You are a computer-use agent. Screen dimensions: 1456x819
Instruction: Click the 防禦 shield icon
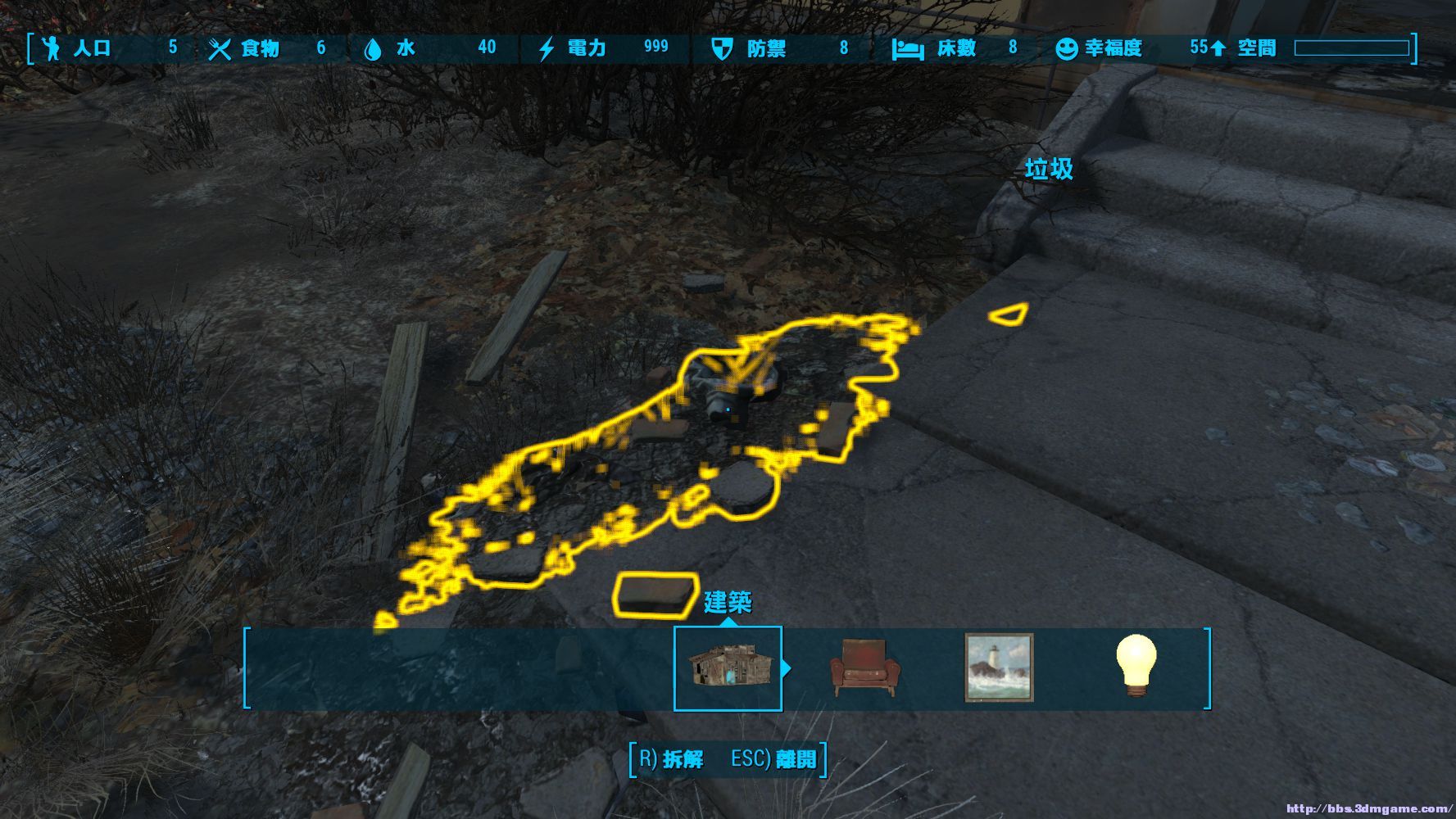click(724, 48)
